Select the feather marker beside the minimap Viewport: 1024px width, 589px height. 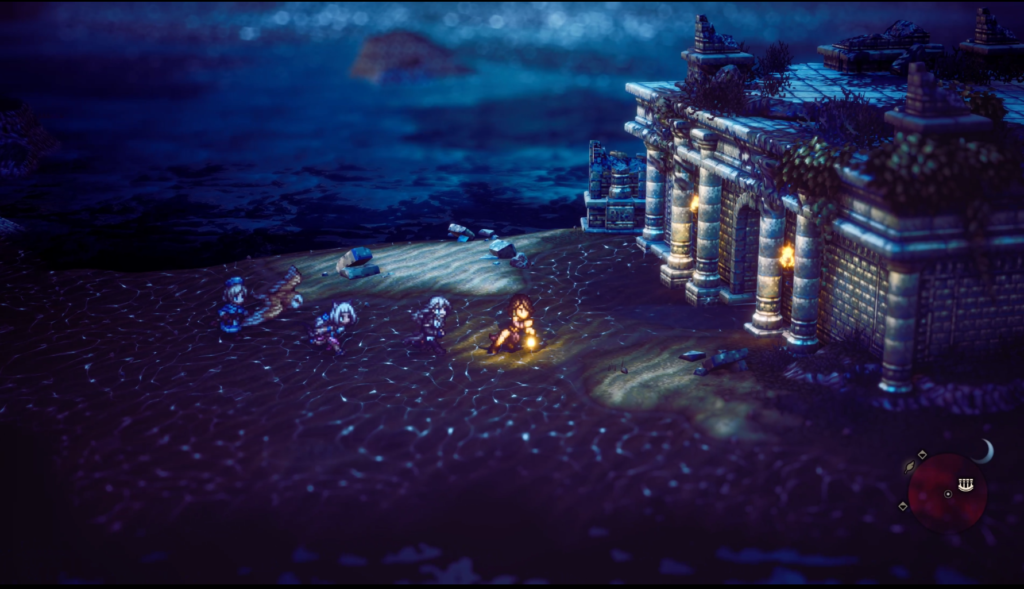click(x=911, y=467)
